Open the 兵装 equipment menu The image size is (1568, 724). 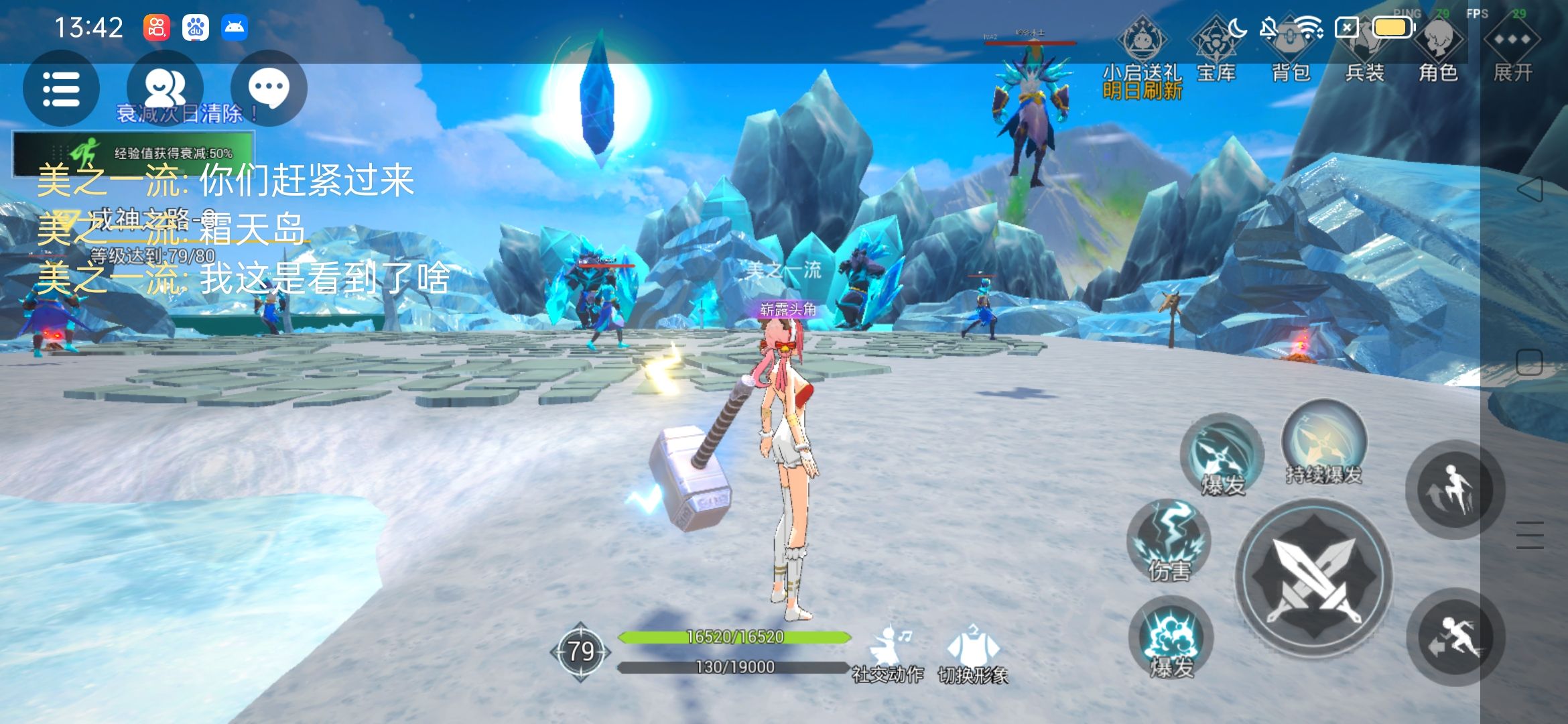tap(1364, 50)
